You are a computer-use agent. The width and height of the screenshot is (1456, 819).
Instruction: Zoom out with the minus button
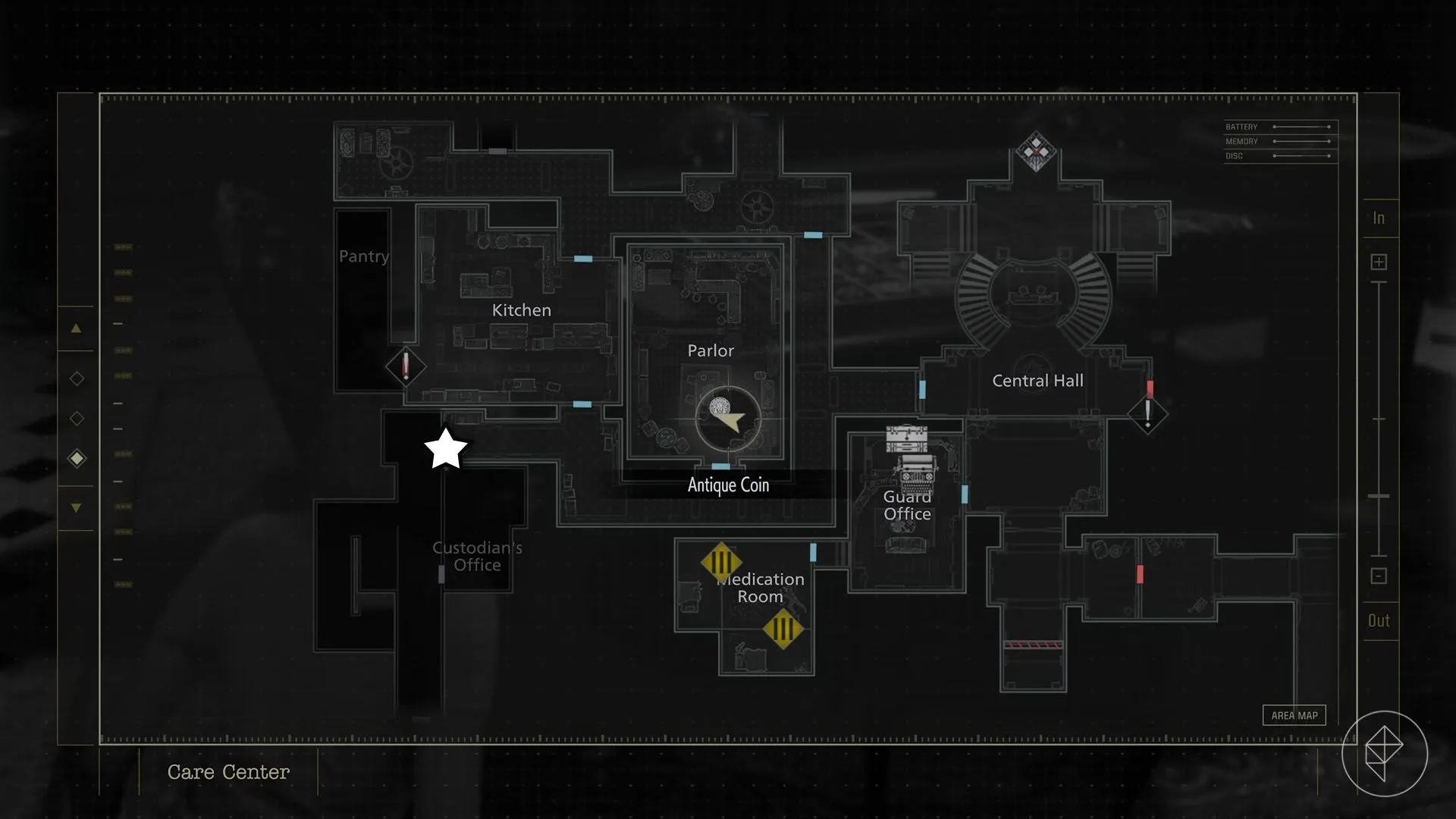1379,576
